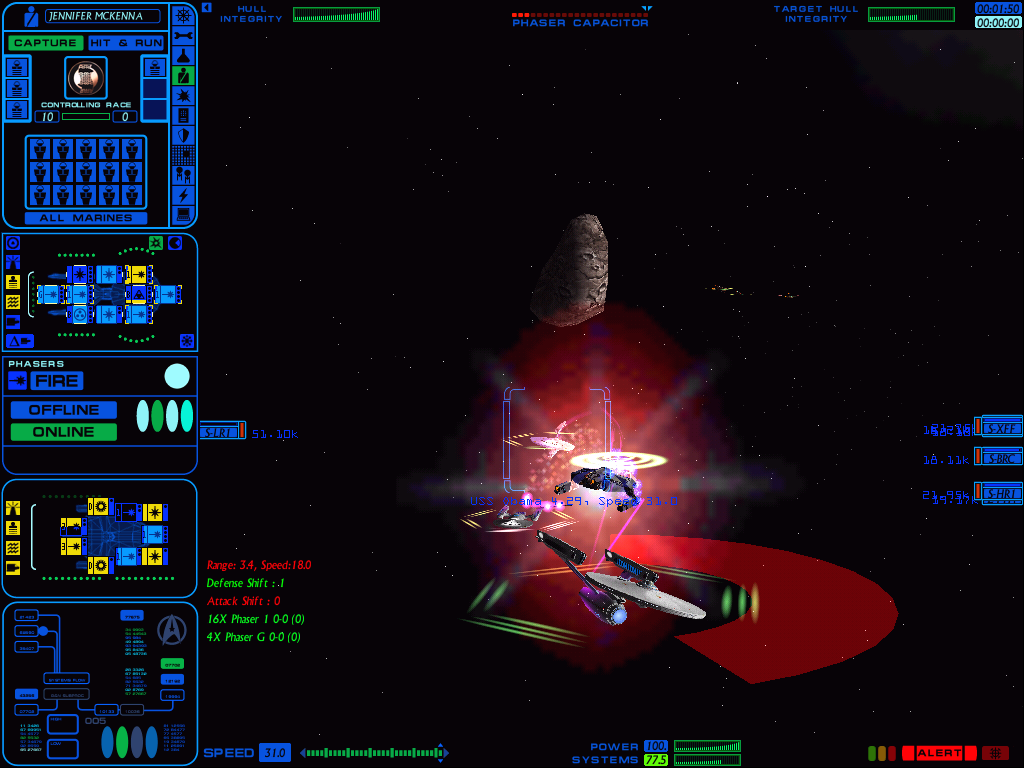Set phasers to Offline
1024x768 pixels.
(x=64, y=410)
